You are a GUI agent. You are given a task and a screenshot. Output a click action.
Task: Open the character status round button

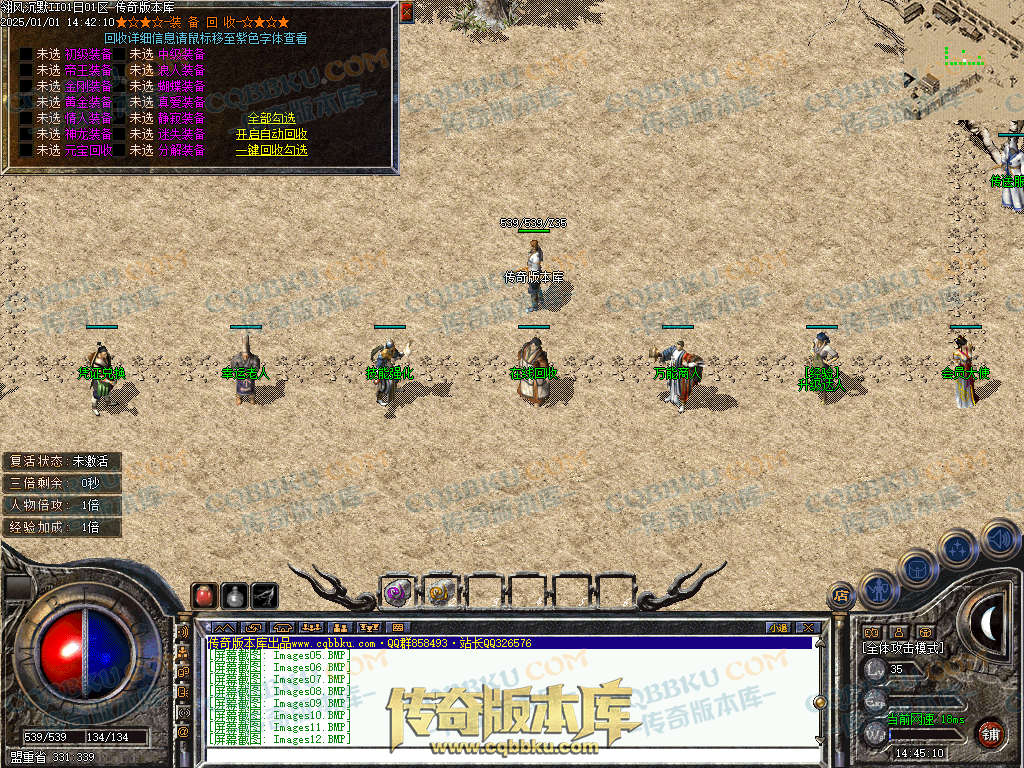click(x=878, y=590)
